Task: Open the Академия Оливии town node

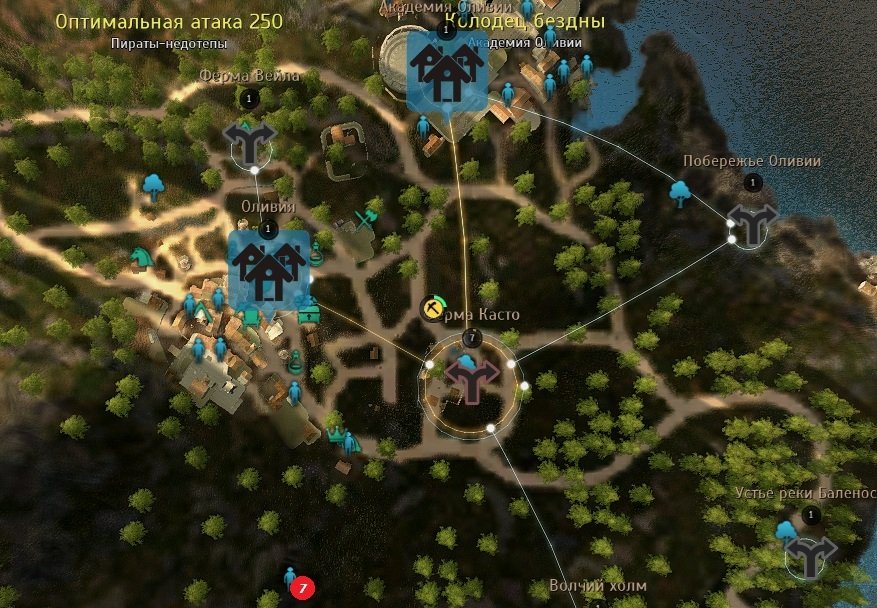Action: (446, 69)
